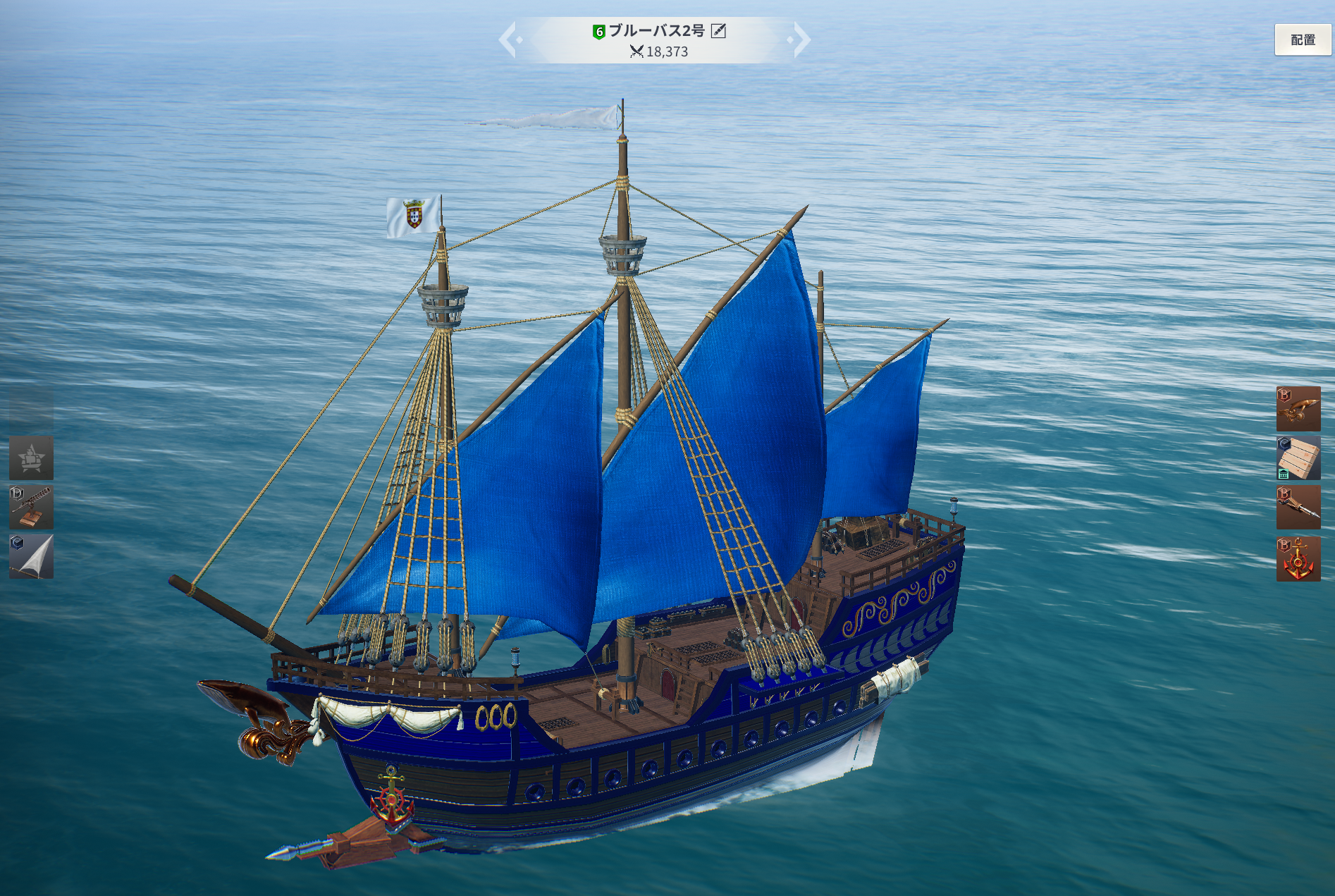Select the whale figurehead equipment slot
The image size is (1335, 896).
point(1298,409)
